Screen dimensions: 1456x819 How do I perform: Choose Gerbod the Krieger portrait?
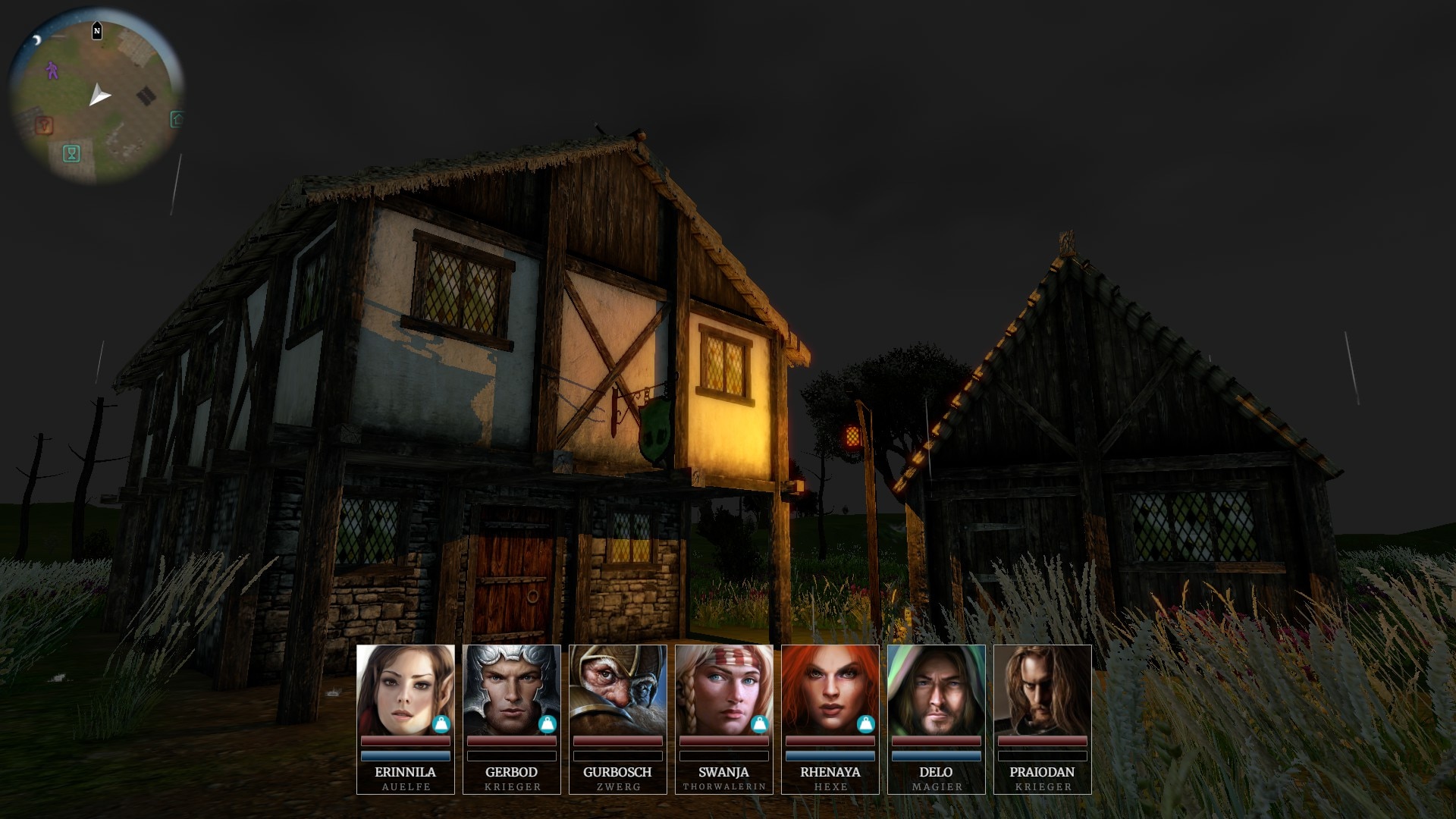pyautogui.click(x=511, y=690)
